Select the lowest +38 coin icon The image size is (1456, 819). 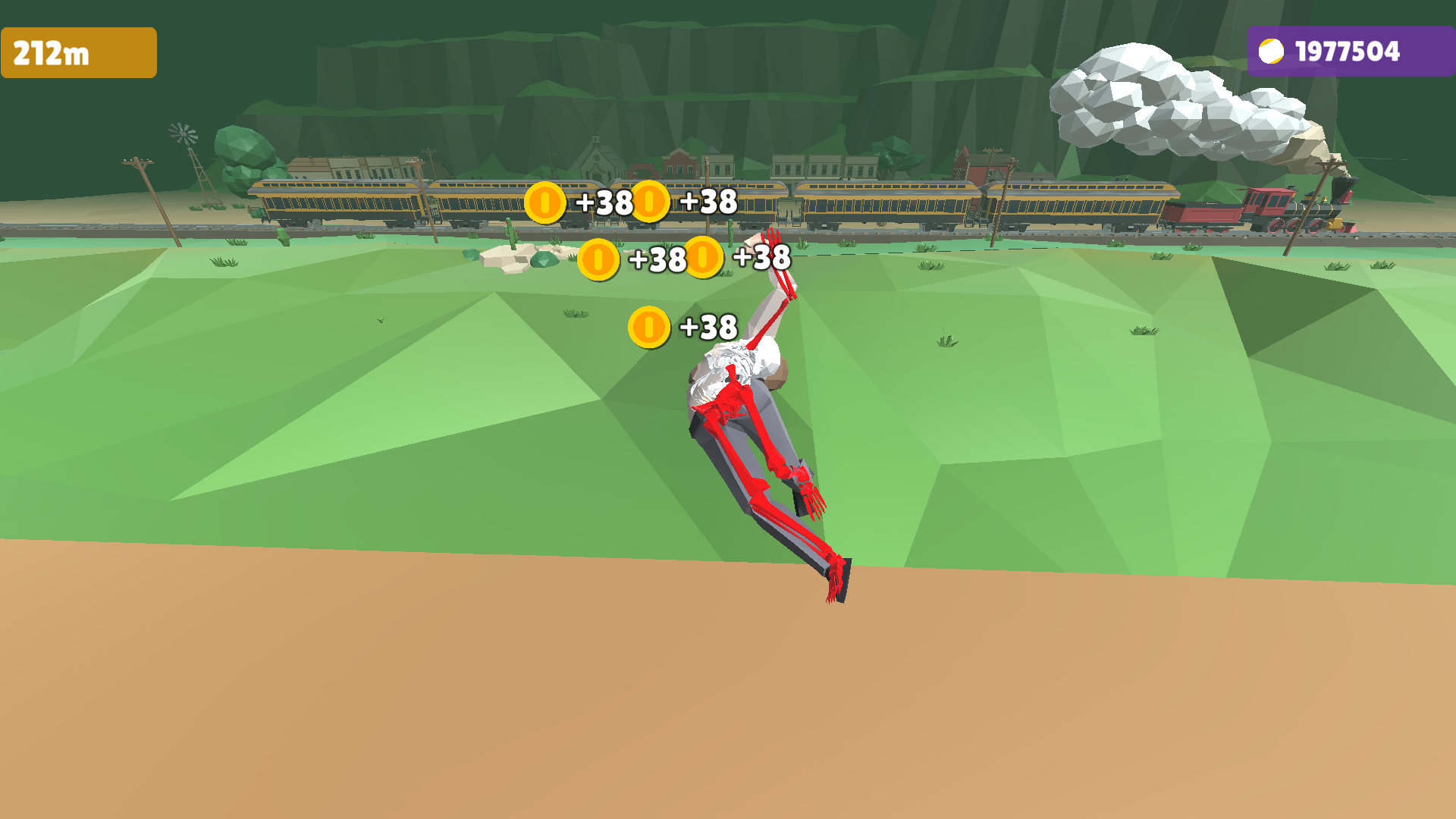[648, 328]
